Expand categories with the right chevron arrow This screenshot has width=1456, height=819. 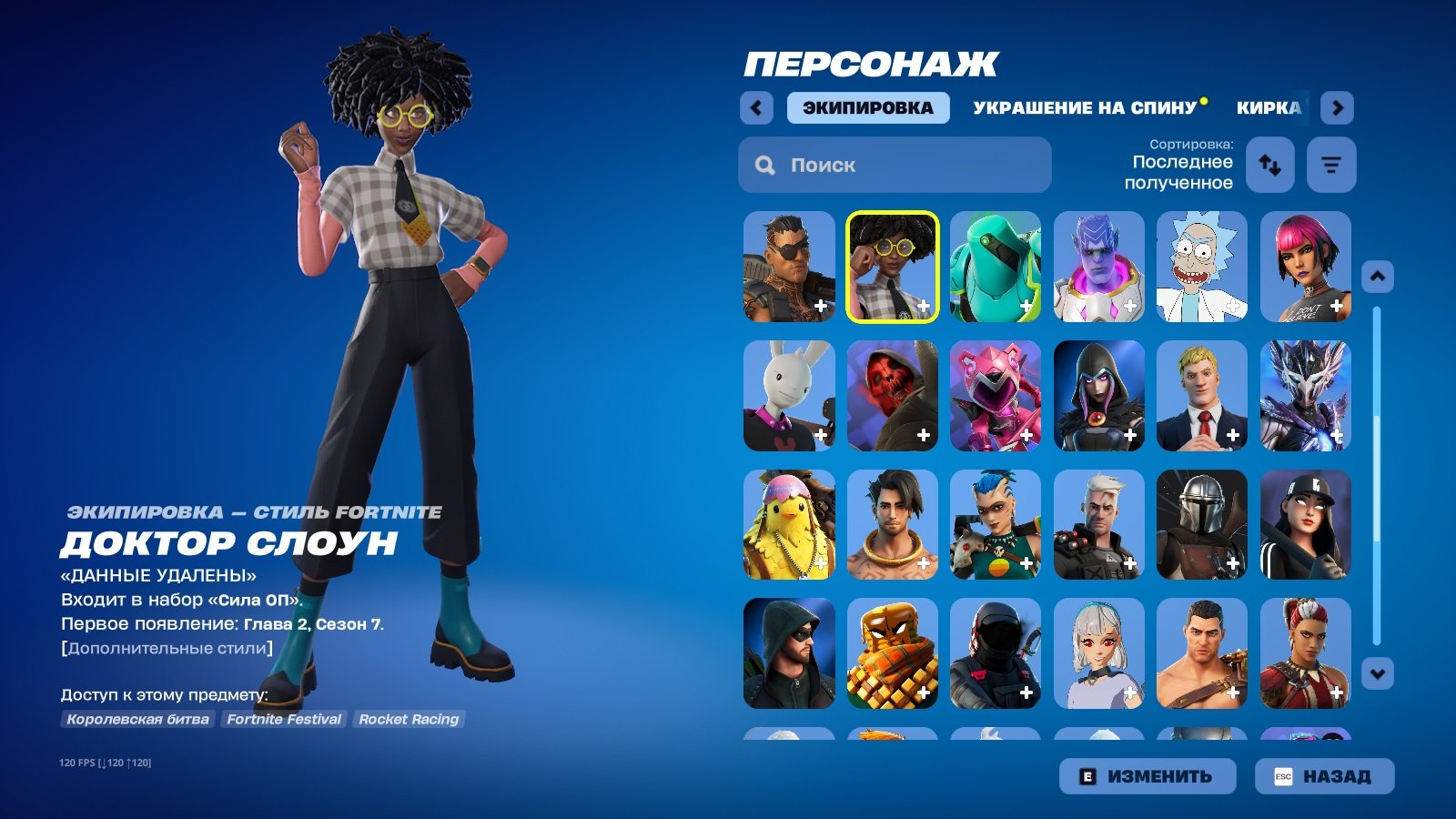point(1339,107)
